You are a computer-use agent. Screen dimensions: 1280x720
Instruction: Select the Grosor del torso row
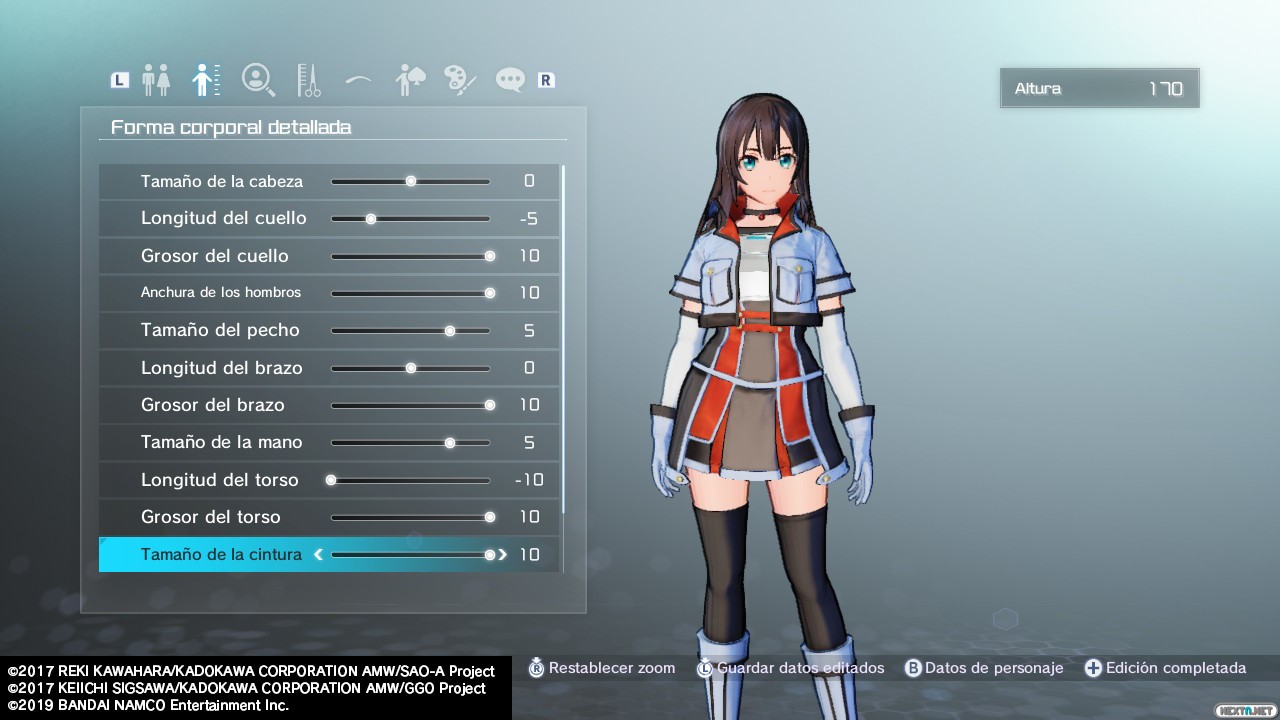[211, 517]
